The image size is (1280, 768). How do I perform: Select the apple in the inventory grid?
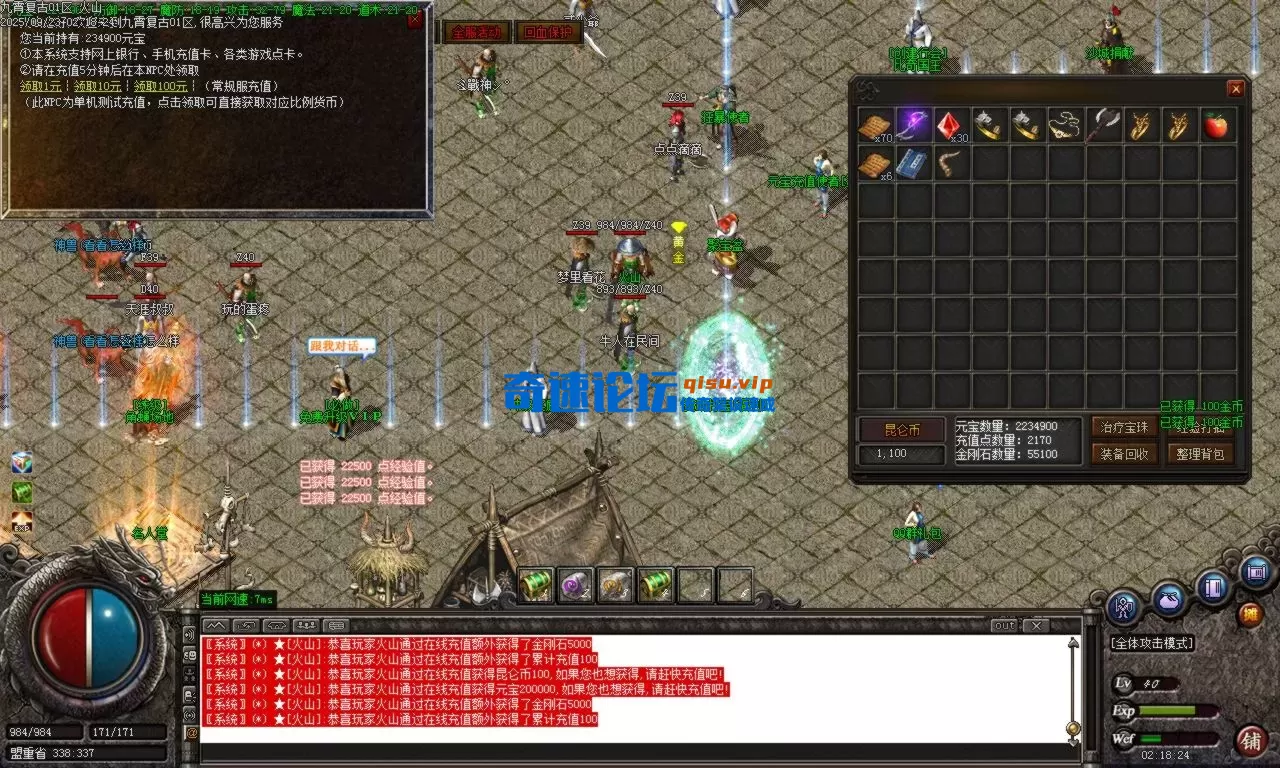[x=1216, y=125]
